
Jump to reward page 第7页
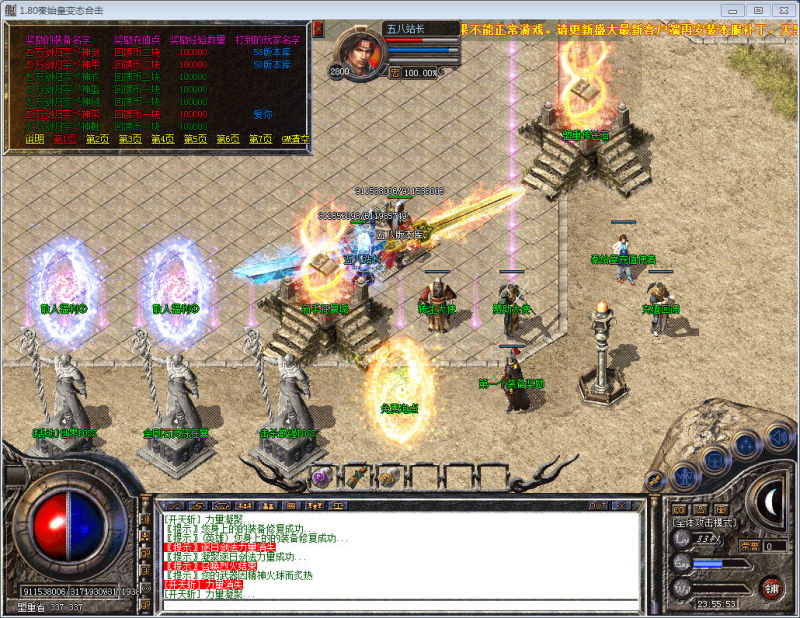coord(260,139)
